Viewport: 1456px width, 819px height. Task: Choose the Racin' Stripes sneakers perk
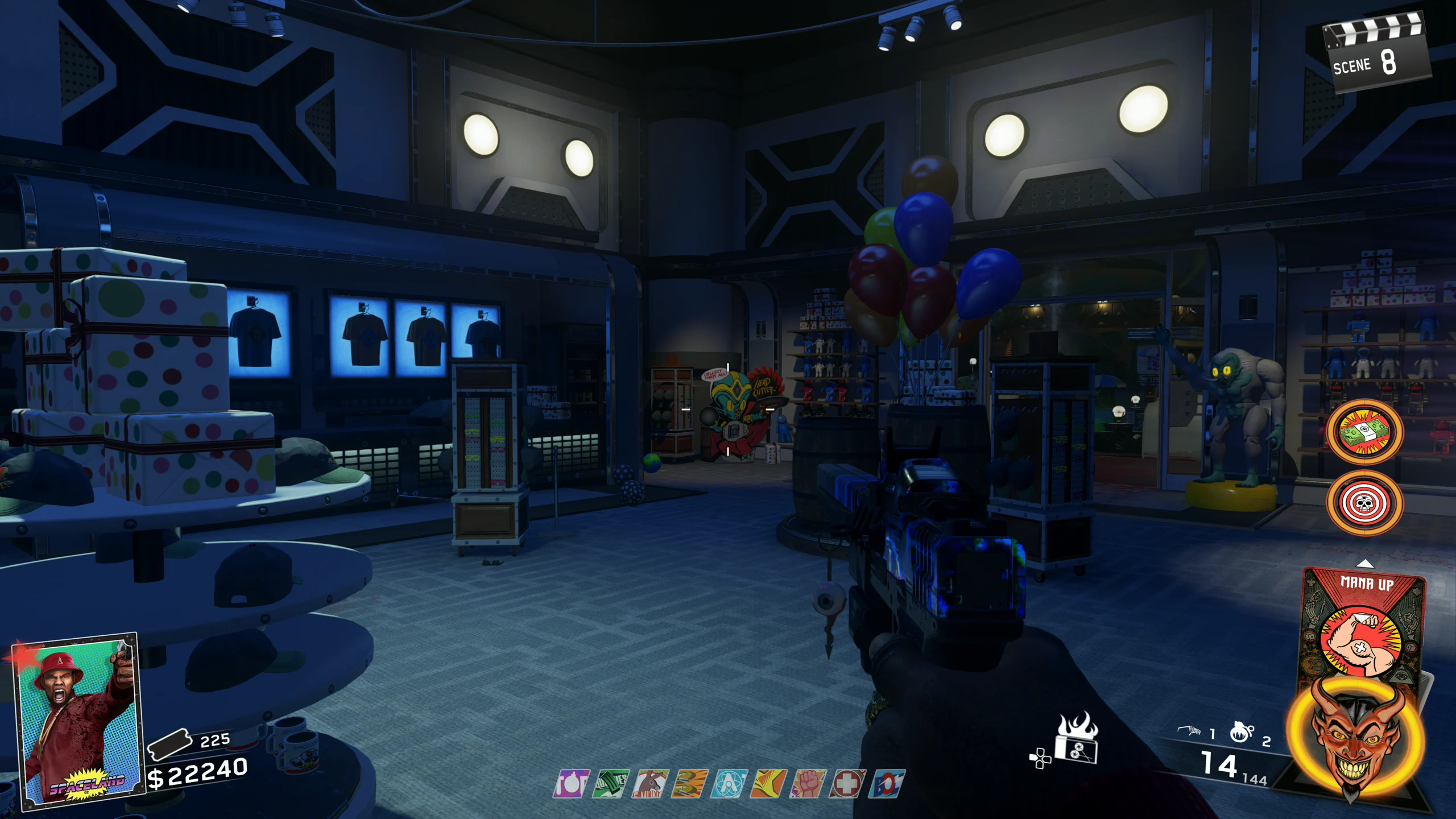[689, 784]
